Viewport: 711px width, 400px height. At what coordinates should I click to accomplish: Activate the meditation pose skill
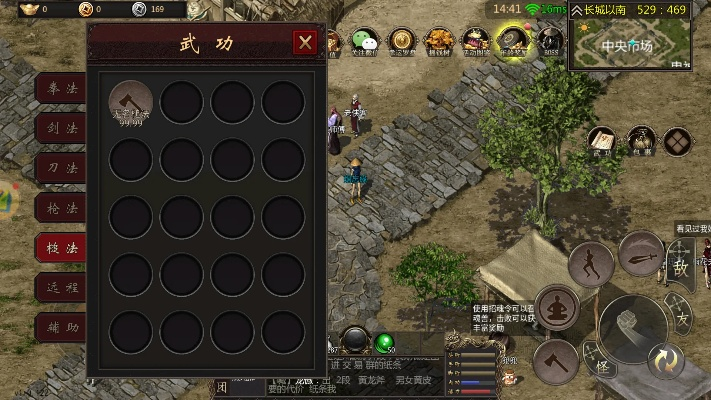tap(557, 306)
